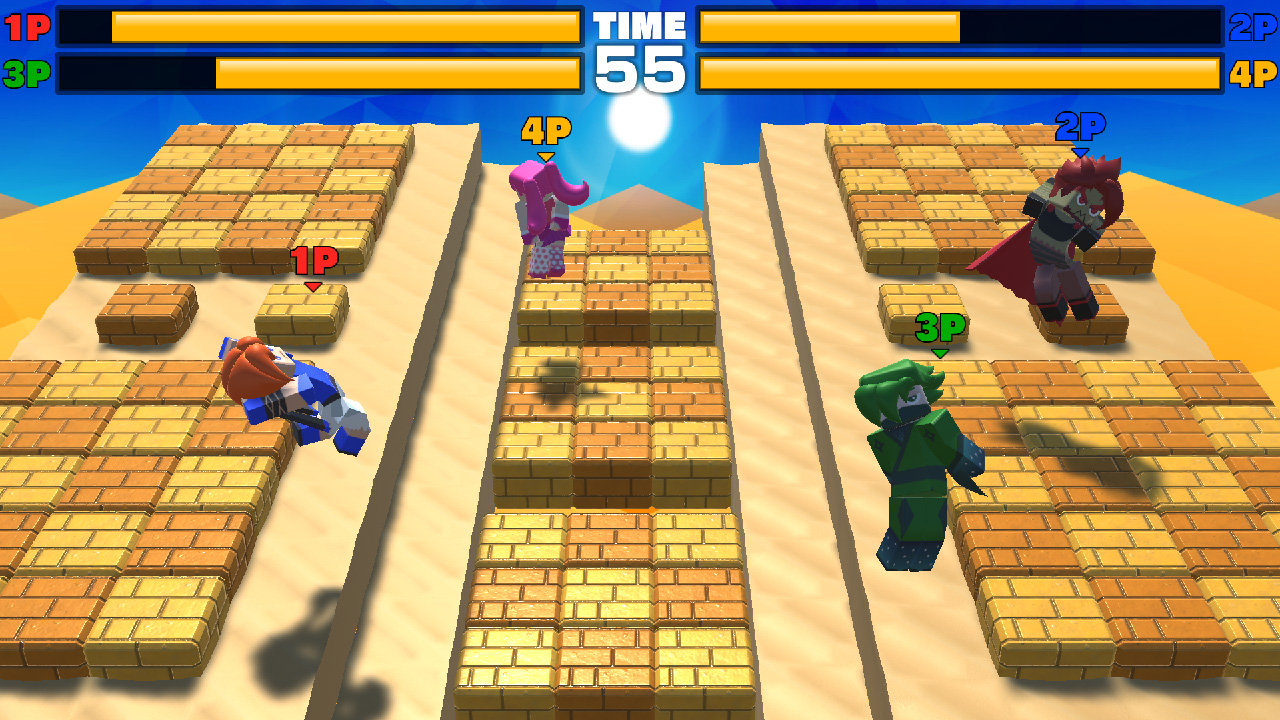This screenshot has width=1280, height=720.
Task: Click the TIME label at top center
Action: coord(640,25)
